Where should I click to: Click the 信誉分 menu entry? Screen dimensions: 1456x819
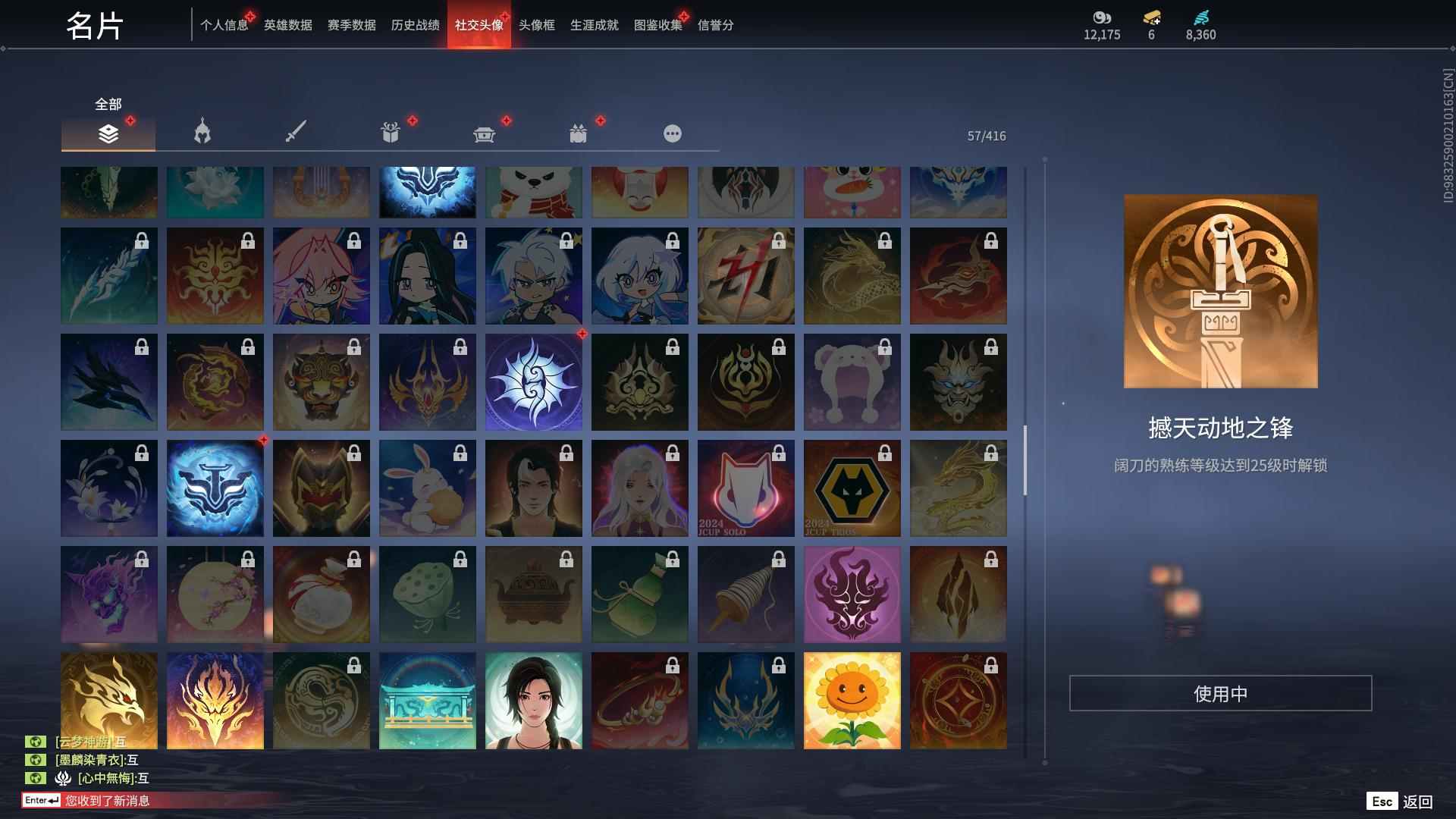click(x=715, y=25)
